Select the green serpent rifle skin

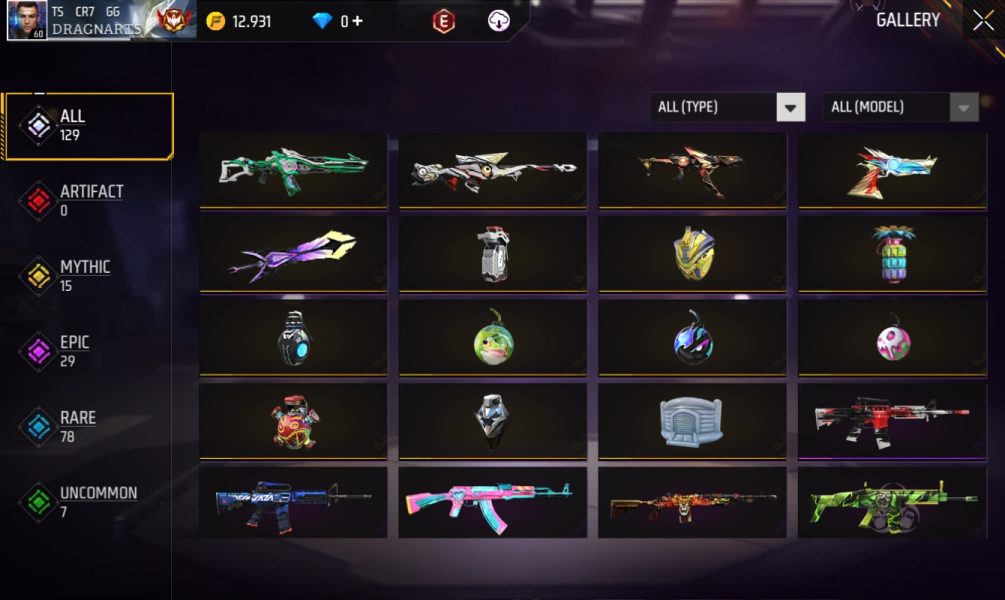(x=293, y=170)
